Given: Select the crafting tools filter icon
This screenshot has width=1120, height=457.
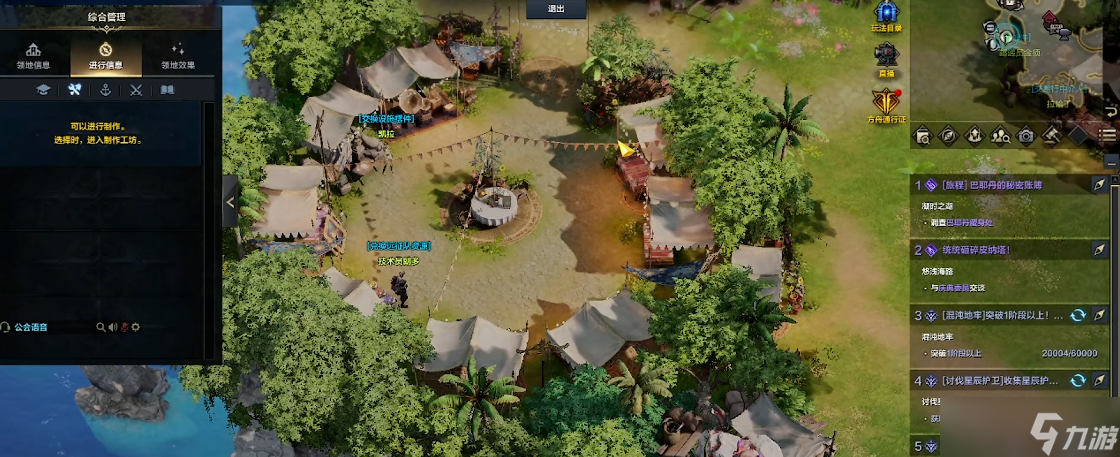Looking at the screenshot, I should click(74, 90).
